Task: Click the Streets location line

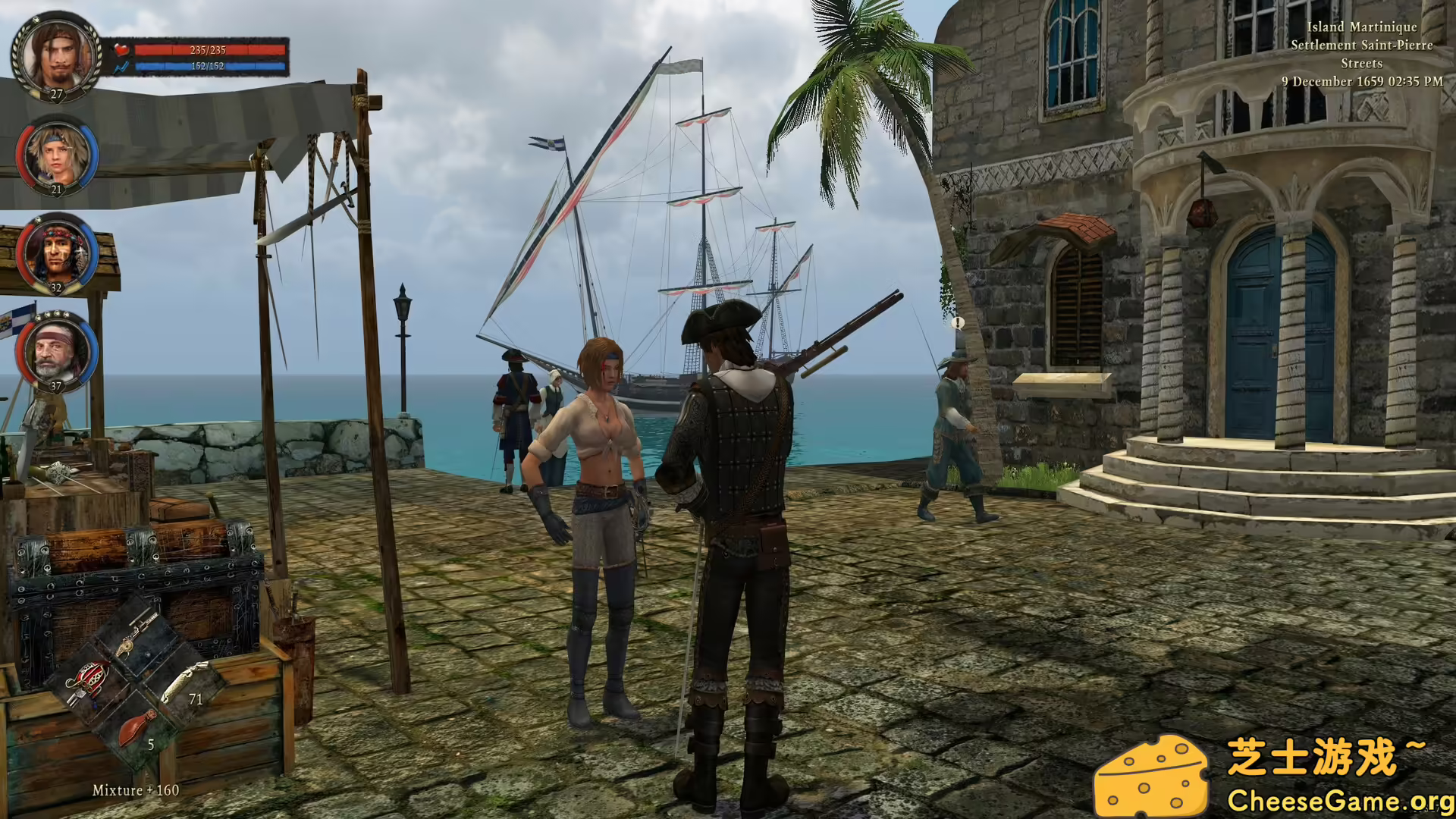Action: [1361, 64]
